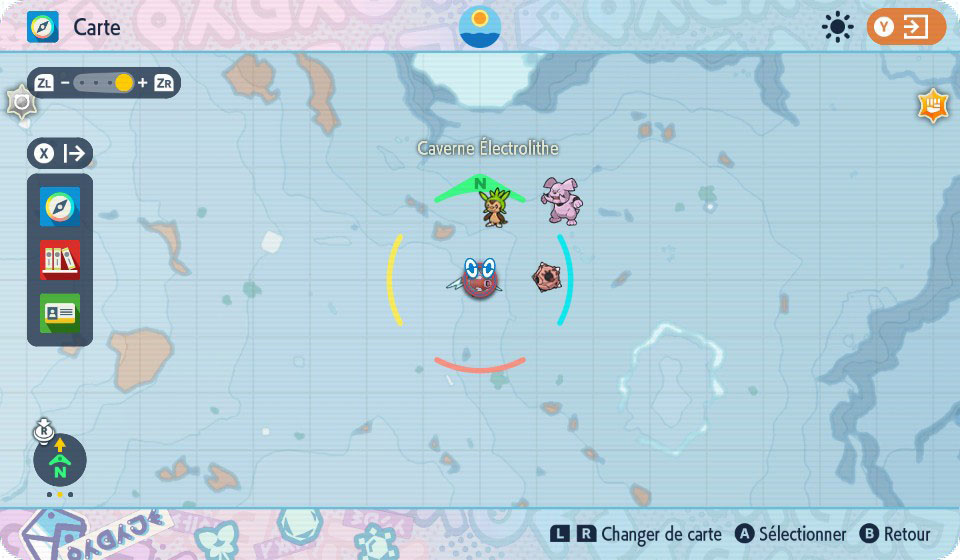
Task: Toggle the north orientation compass button
Action: (x=60, y=460)
